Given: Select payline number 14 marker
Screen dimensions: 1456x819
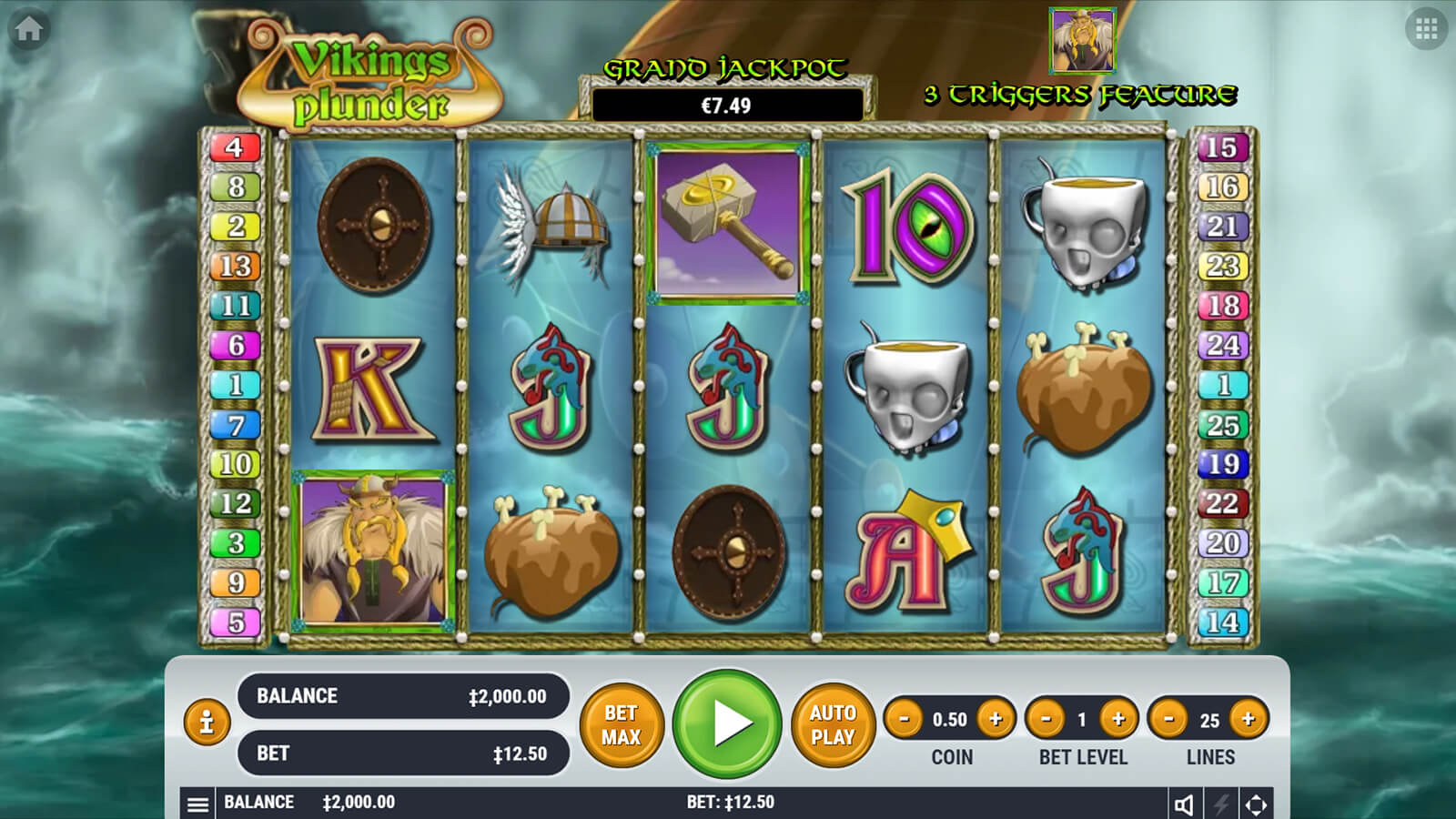Looking at the screenshot, I should tap(1222, 622).
